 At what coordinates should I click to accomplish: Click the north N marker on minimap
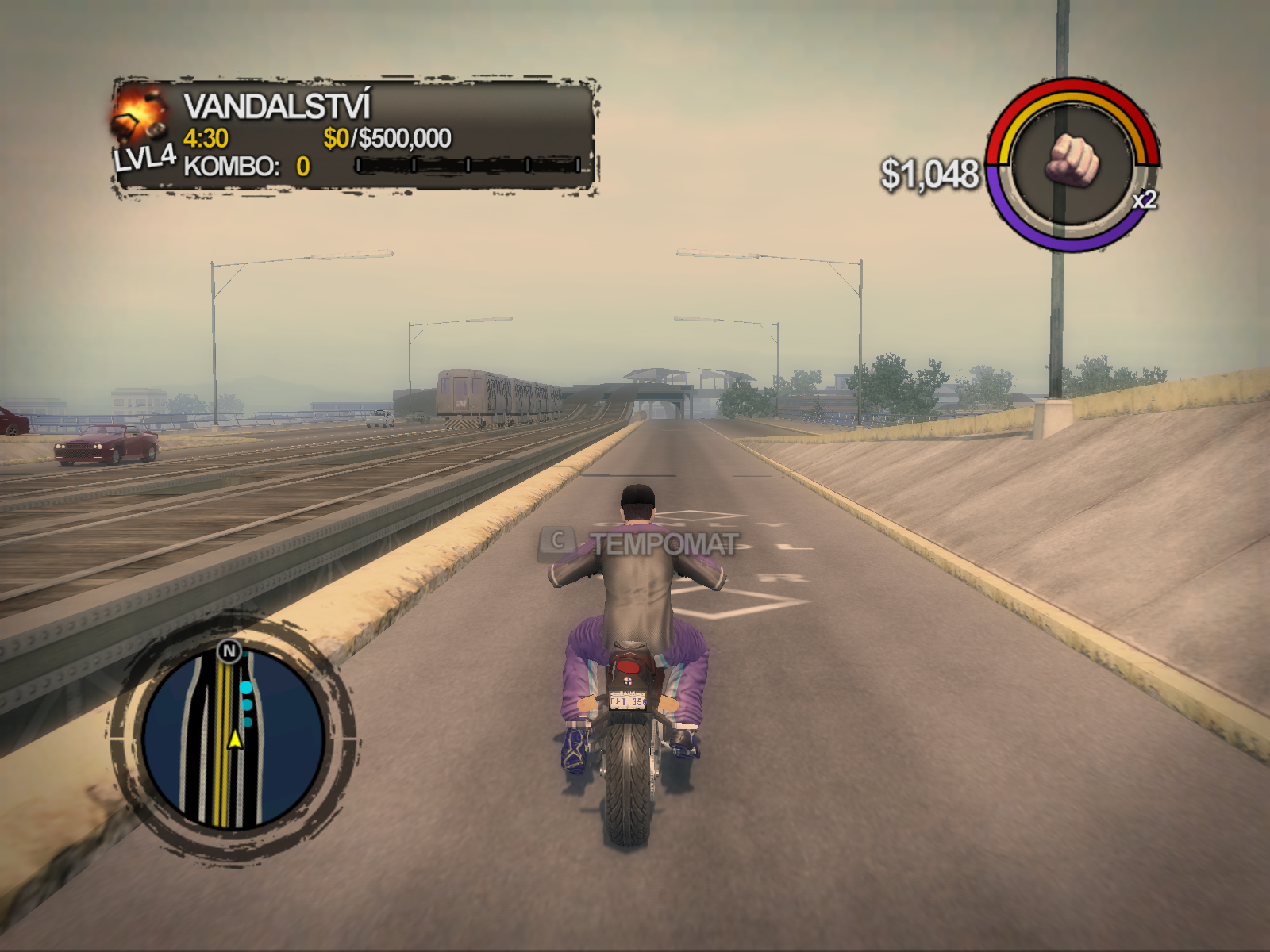coord(229,651)
